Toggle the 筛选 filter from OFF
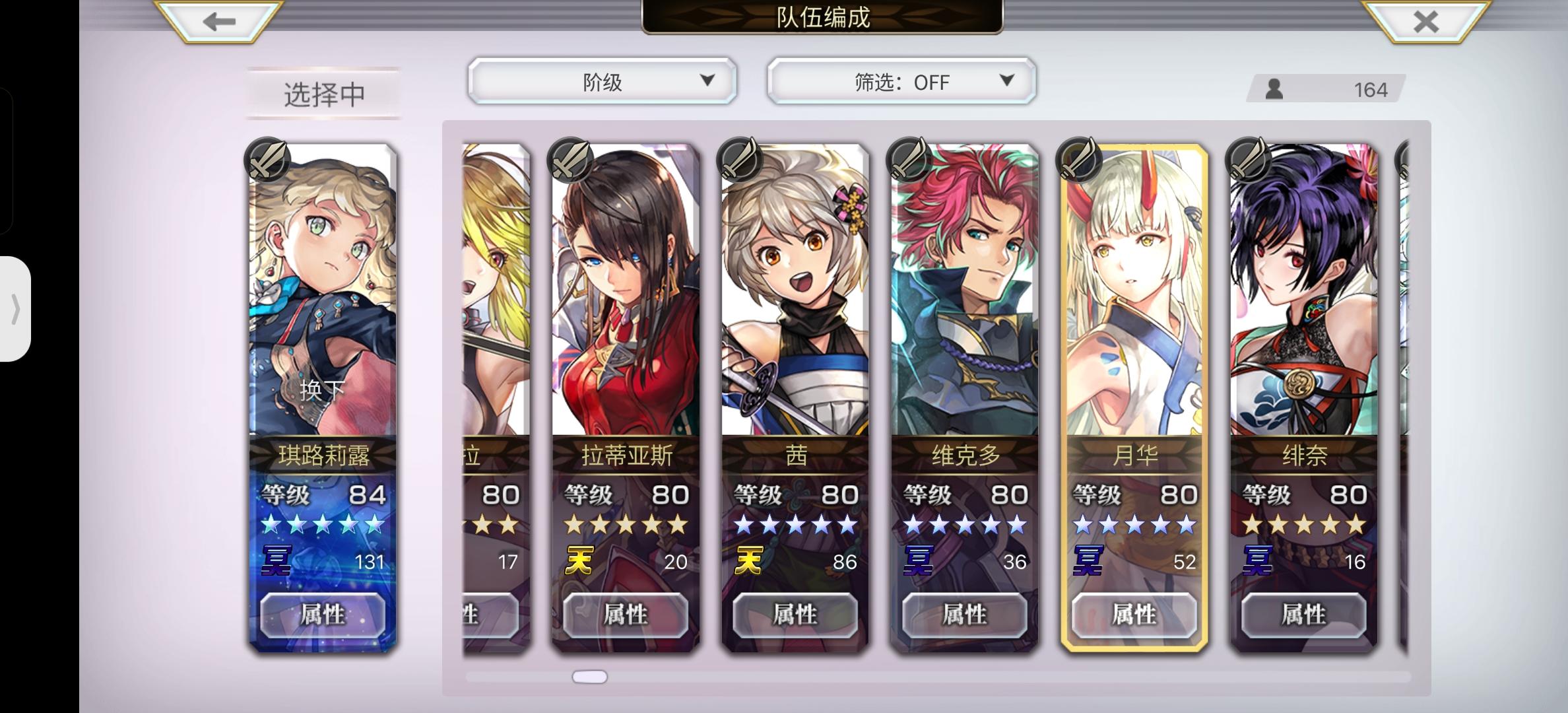The height and width of the screenshot is (713, 1568). pos(900,82)
